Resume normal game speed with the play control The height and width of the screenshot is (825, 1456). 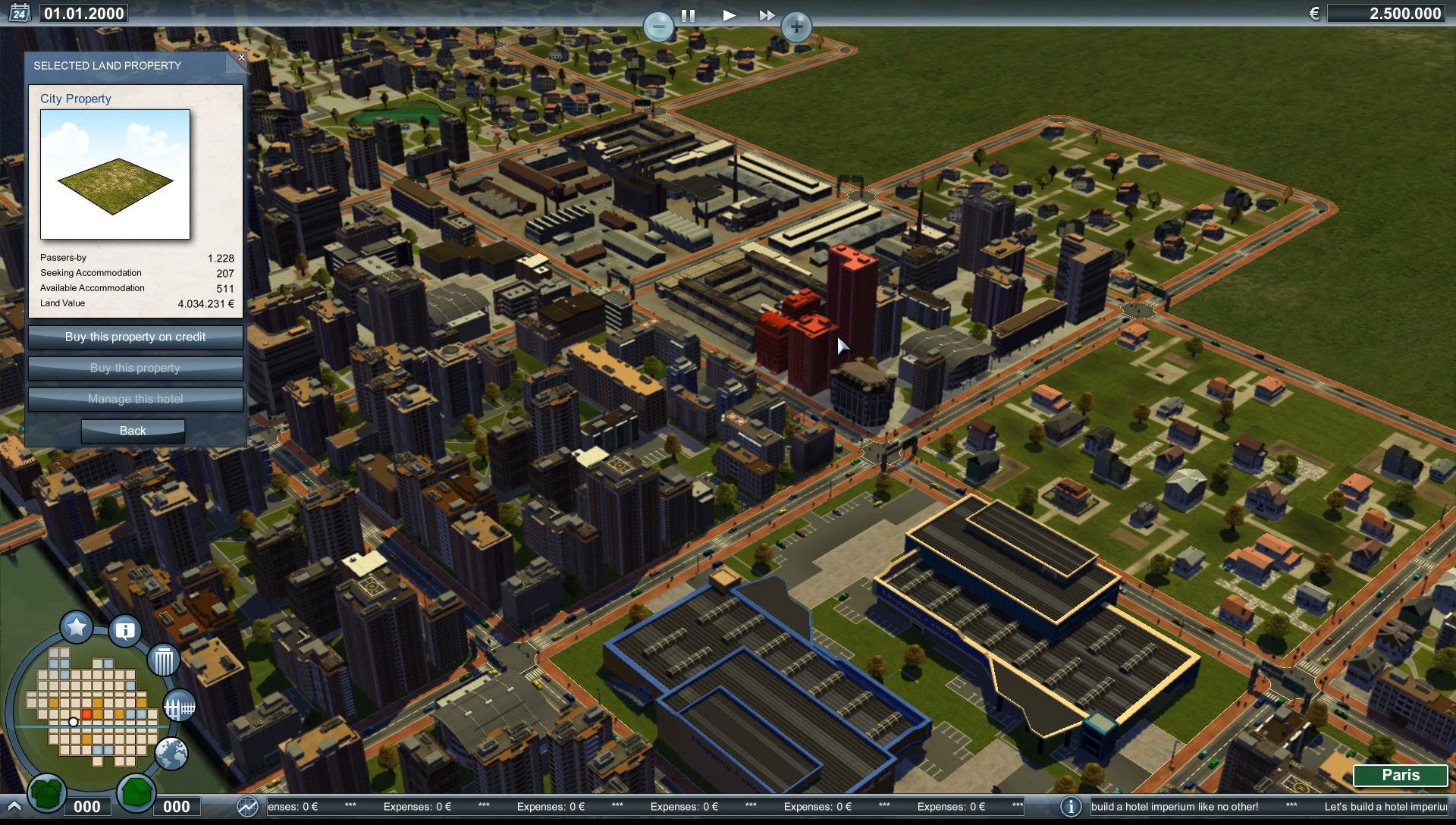[x=728, y=14]
